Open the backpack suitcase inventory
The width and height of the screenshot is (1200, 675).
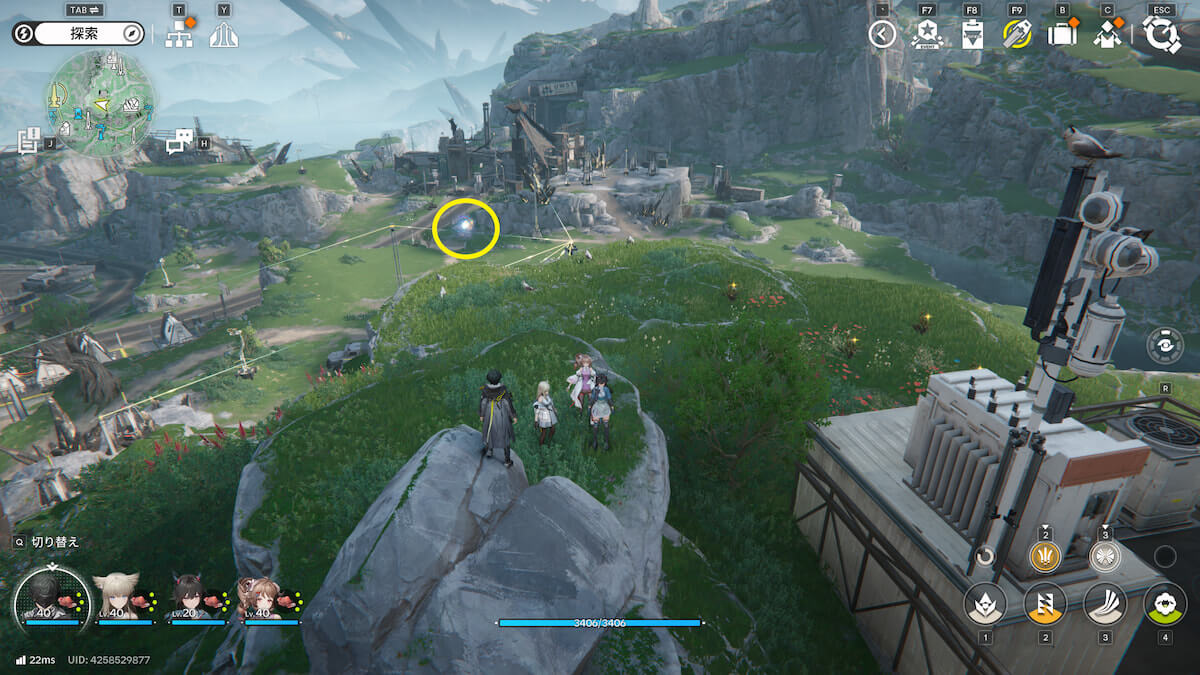click(1061, 35)
